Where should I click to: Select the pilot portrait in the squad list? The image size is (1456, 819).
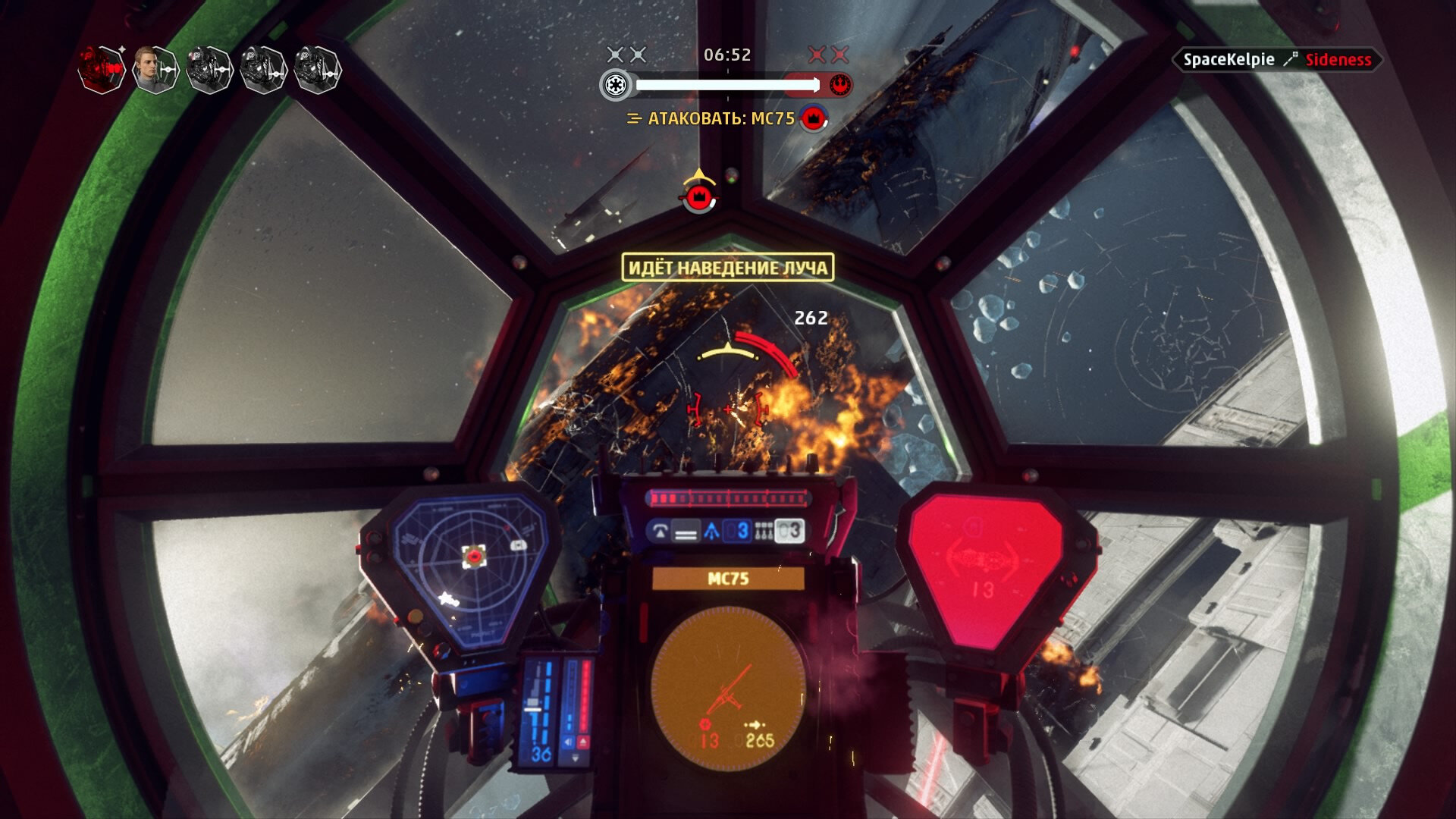(155, 70)
